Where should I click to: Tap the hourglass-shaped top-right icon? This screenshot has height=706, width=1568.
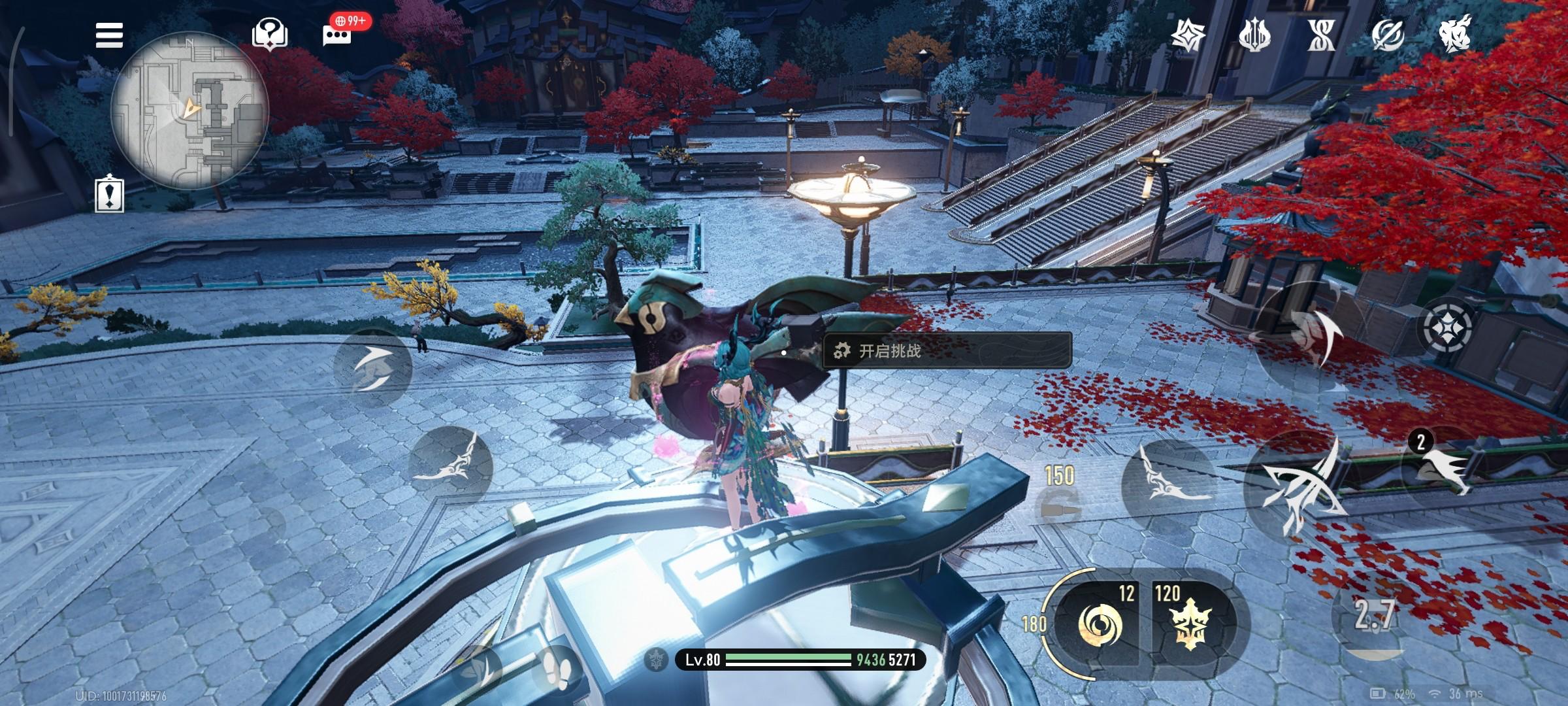click(x=1321, y=35)
